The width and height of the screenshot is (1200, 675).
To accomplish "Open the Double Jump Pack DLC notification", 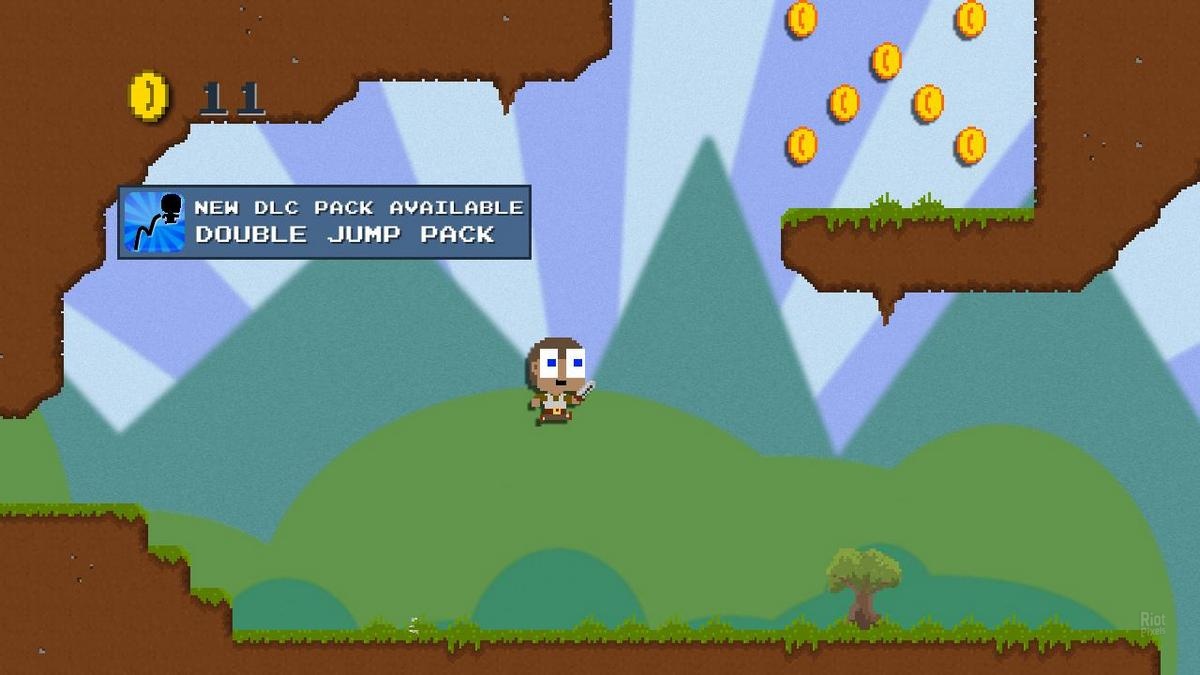I will coord(358,222).
